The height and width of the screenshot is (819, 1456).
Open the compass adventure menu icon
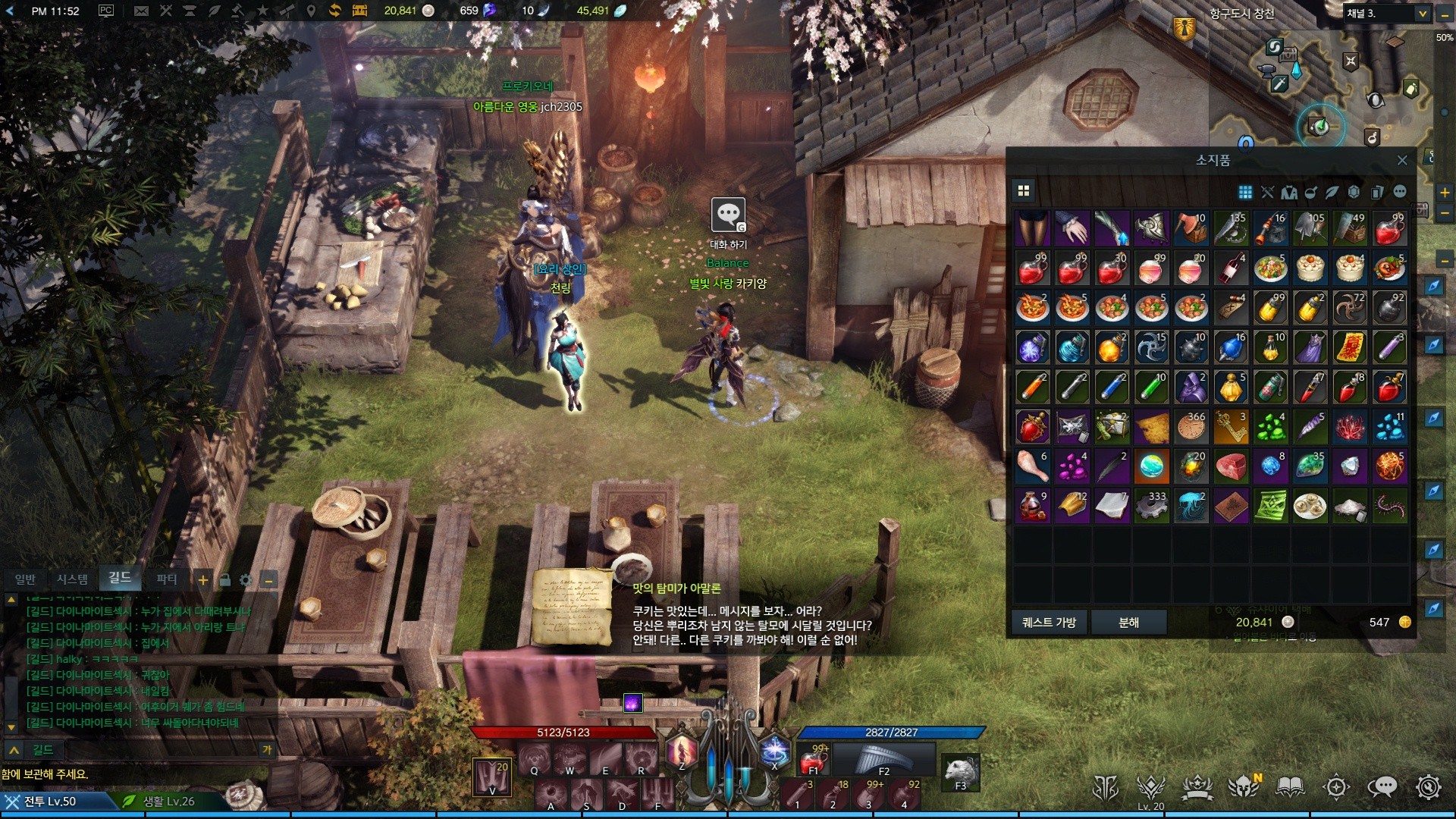(x=1336, y=787)
